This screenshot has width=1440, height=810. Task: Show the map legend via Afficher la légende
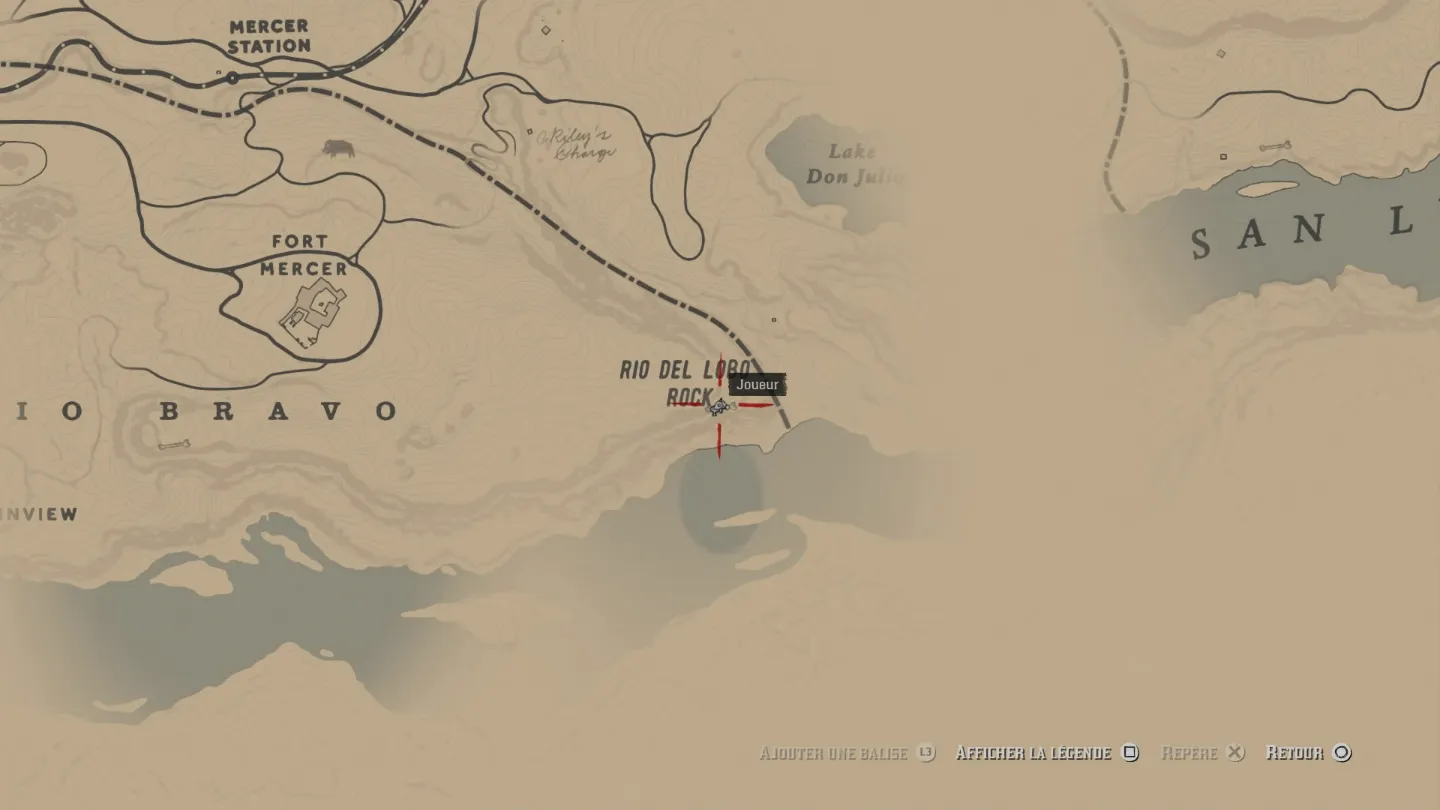tap(1046, 753)
